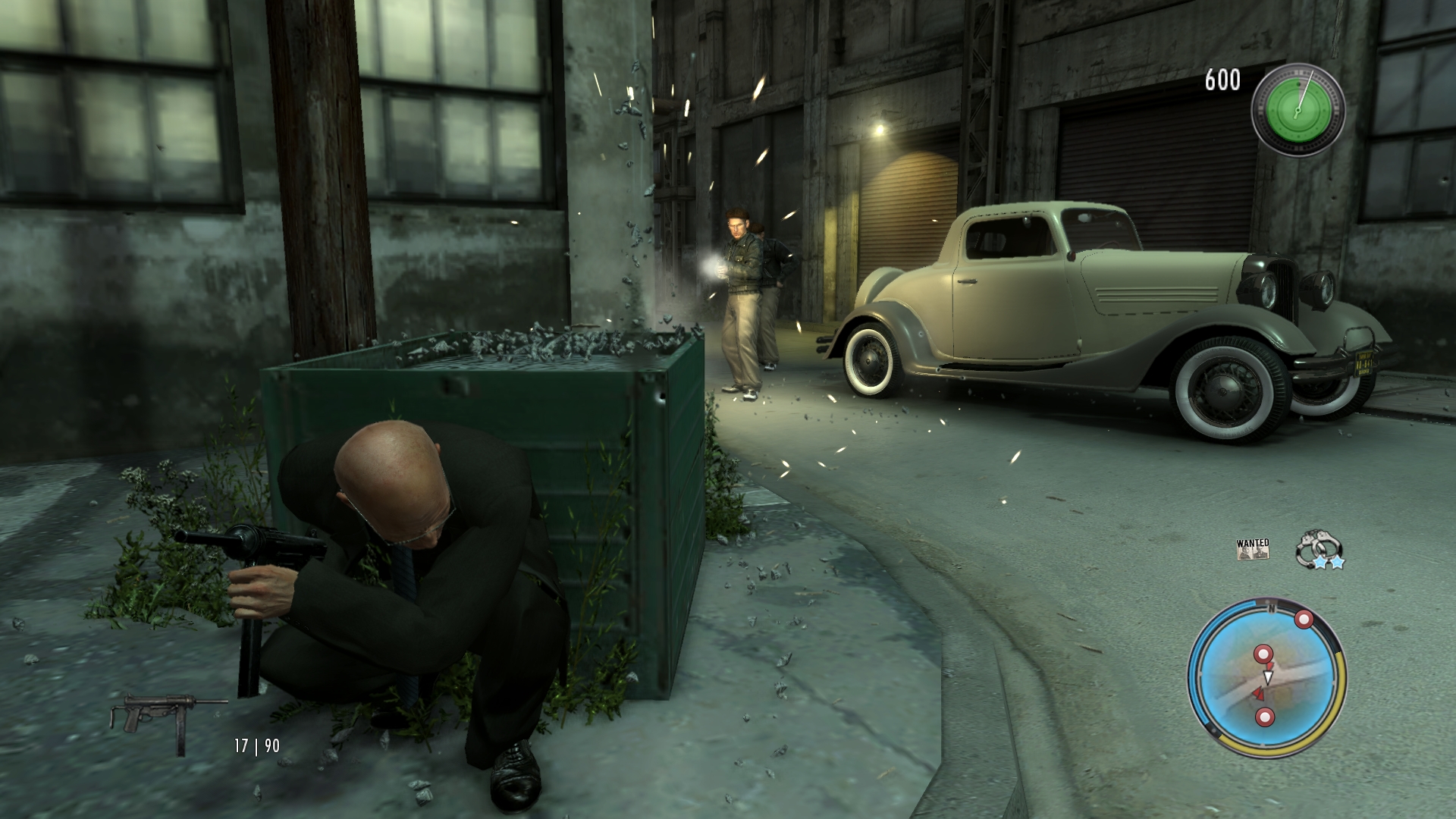Image resolution: width=1456 pixels, height=819 pixels.
Task: Expand the center red minimap blip
Action: (x=1263, y=654)
